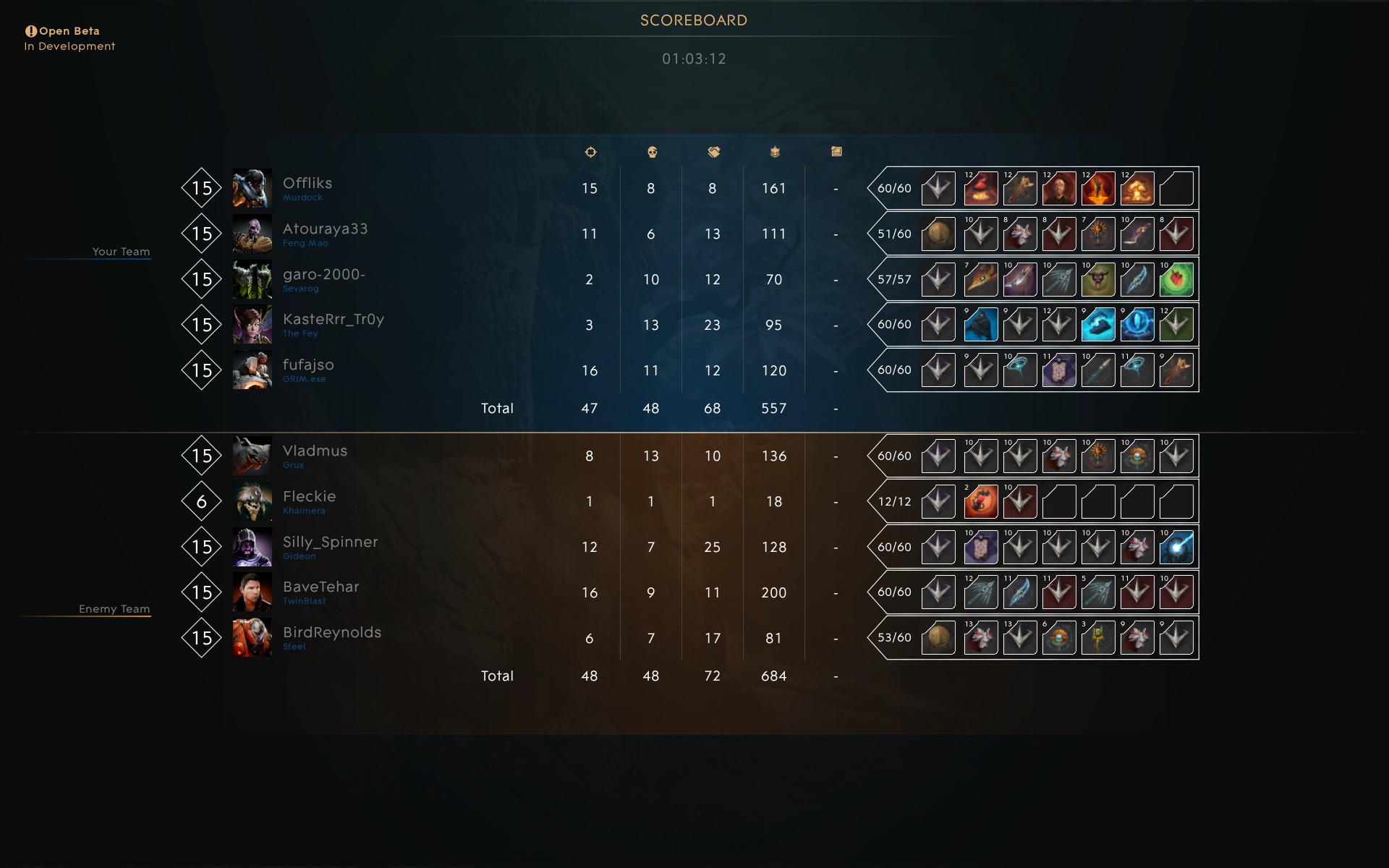Click the blue orb card in Silly_Spinner's row
The width and height of the screenshot is (1389, 868).
click(1176, 548)
